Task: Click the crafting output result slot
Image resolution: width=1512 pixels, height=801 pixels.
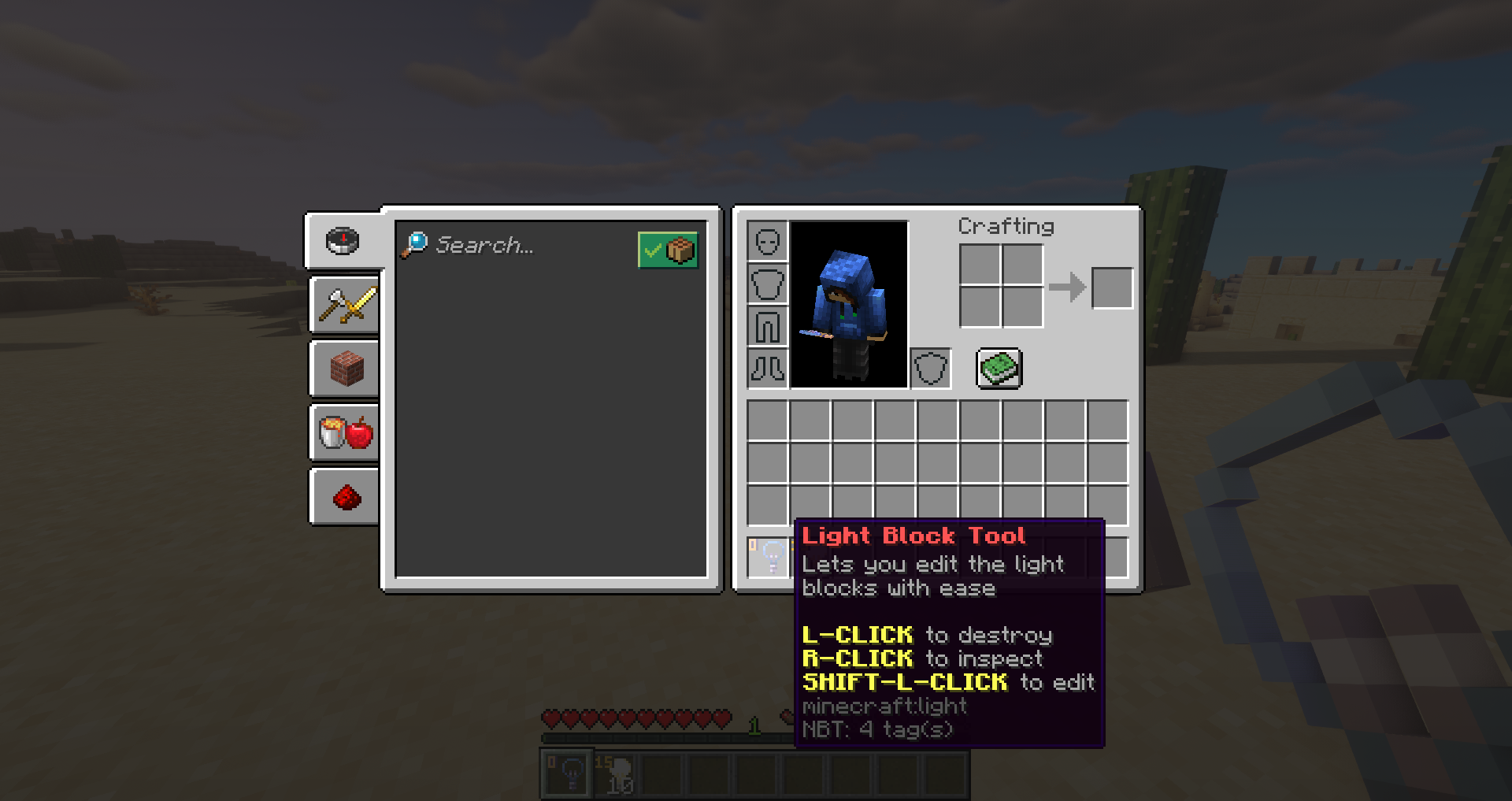Action: (x=1111, y=287)
